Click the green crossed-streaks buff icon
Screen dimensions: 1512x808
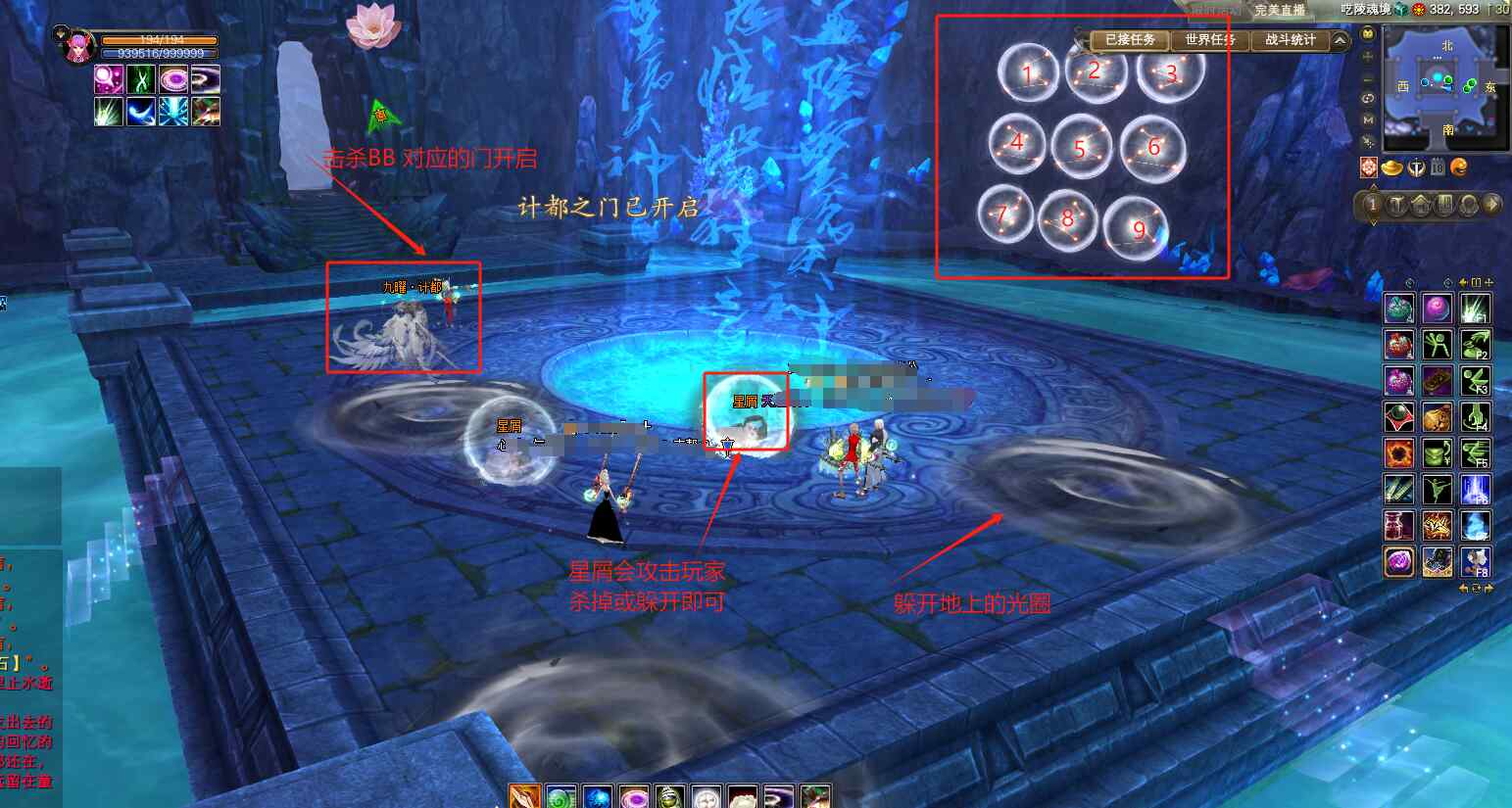tap(141, 79)
